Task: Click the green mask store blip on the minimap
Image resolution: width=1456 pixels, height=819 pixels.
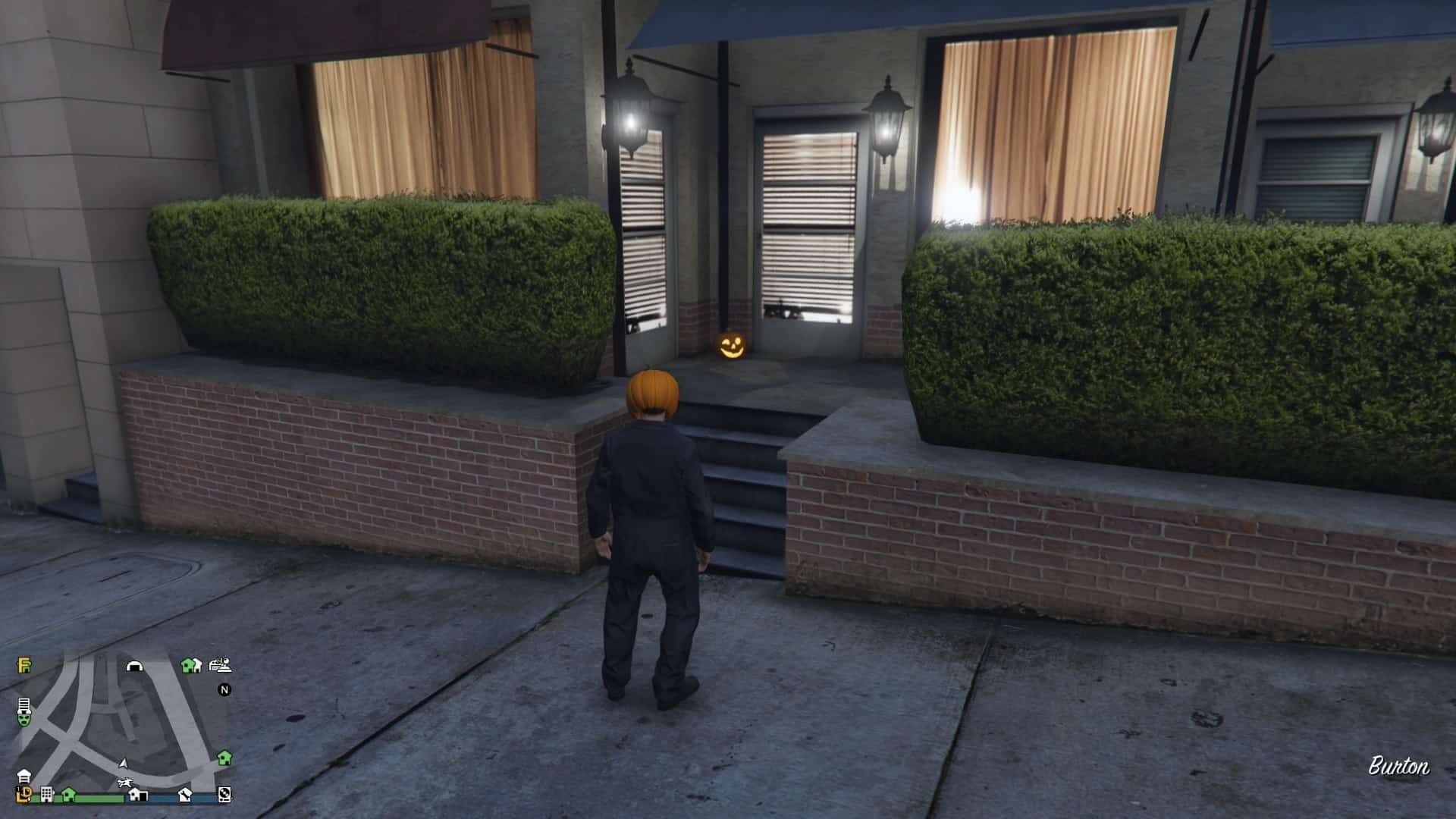Action: (x=24, y=720)
